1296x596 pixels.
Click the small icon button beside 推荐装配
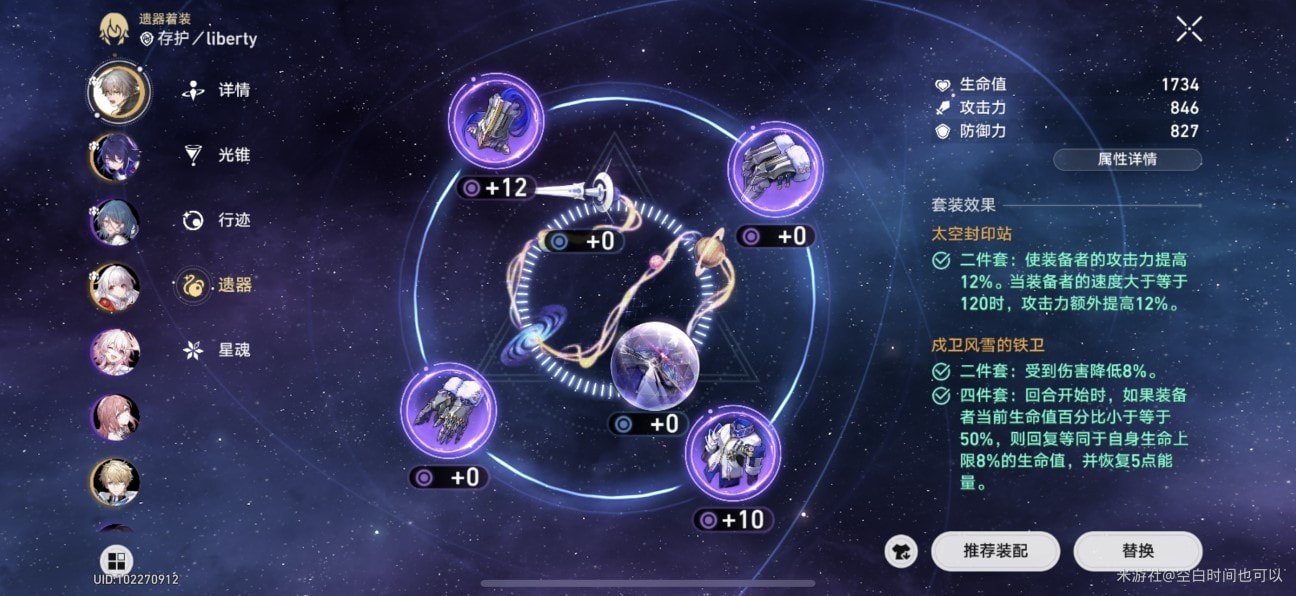[x=901, y=550]
